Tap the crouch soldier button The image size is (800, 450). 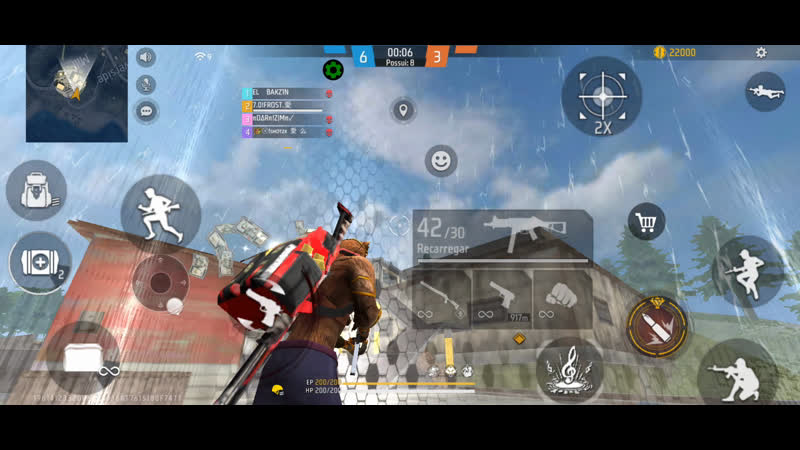(736, 371)
